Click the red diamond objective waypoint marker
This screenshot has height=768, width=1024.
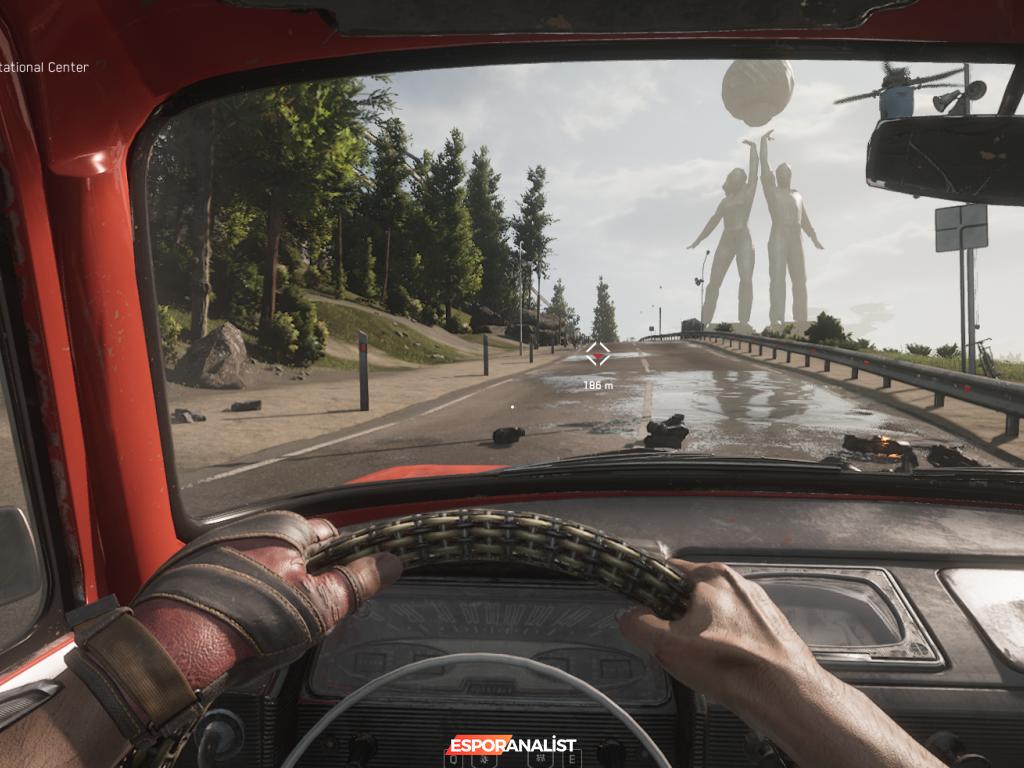pos(597,353)
